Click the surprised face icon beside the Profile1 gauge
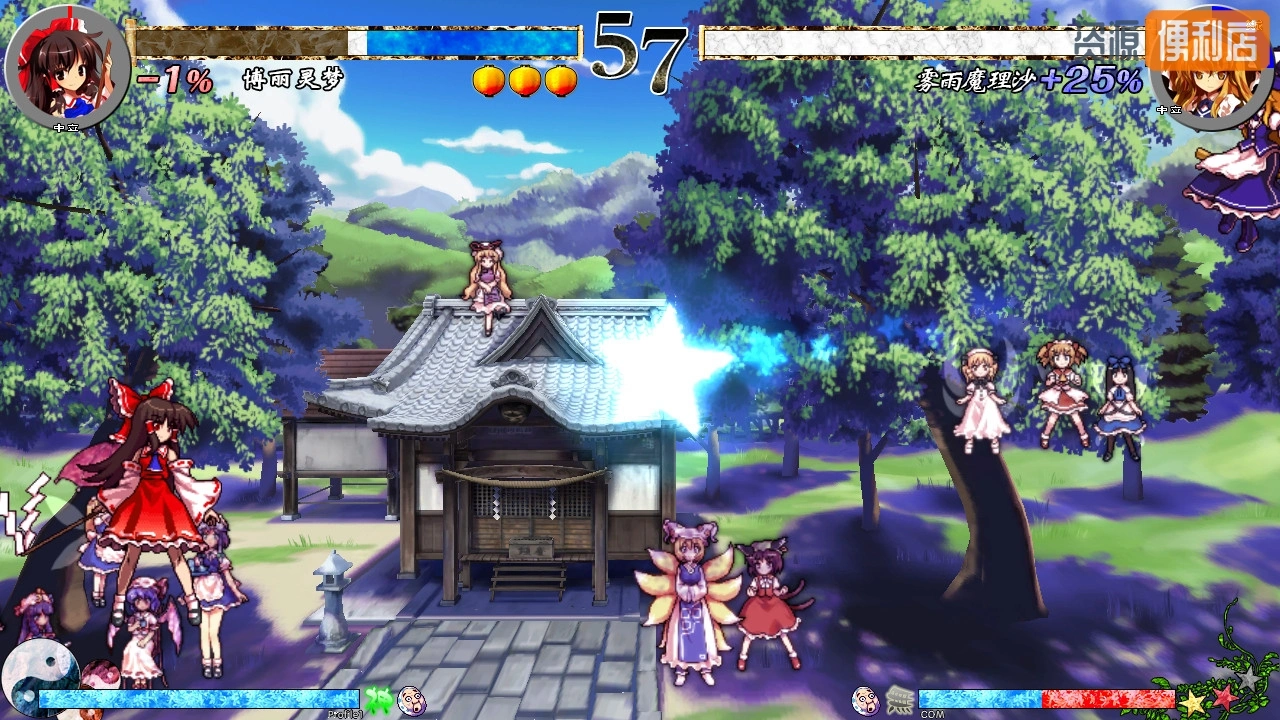 411,700
